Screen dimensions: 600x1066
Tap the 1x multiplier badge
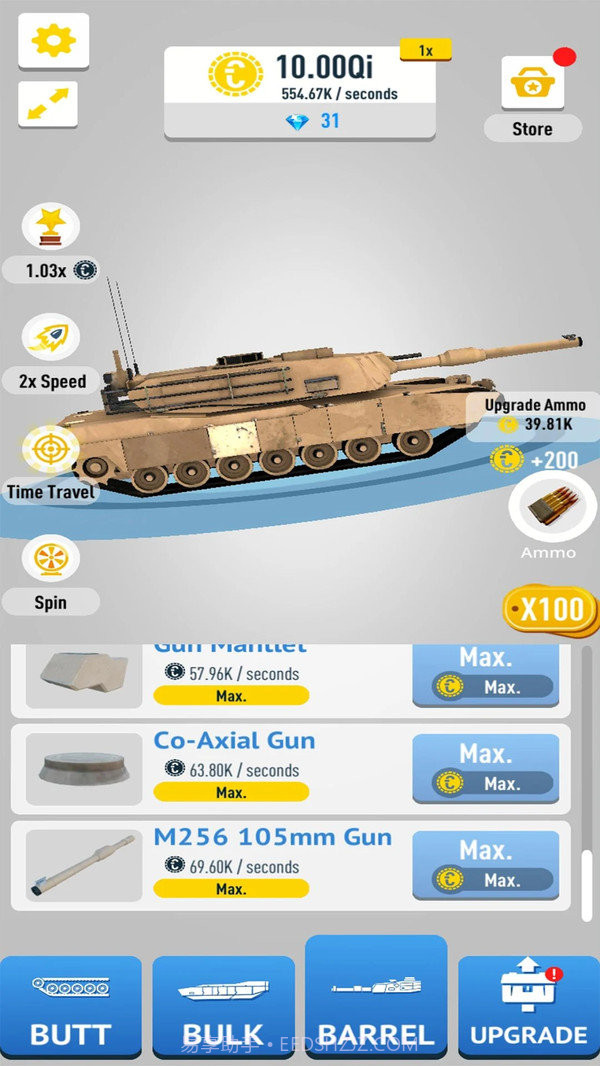click(425, 50)
